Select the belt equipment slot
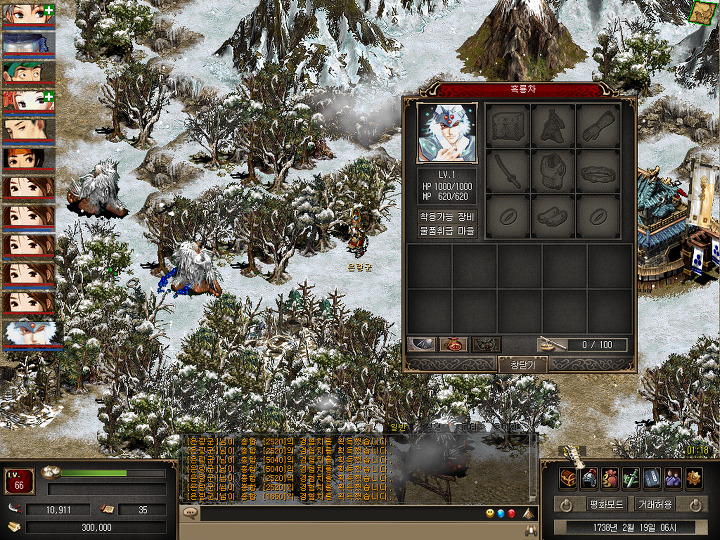The width and height of the screenshot is (720, 540). tap(599, 171)
